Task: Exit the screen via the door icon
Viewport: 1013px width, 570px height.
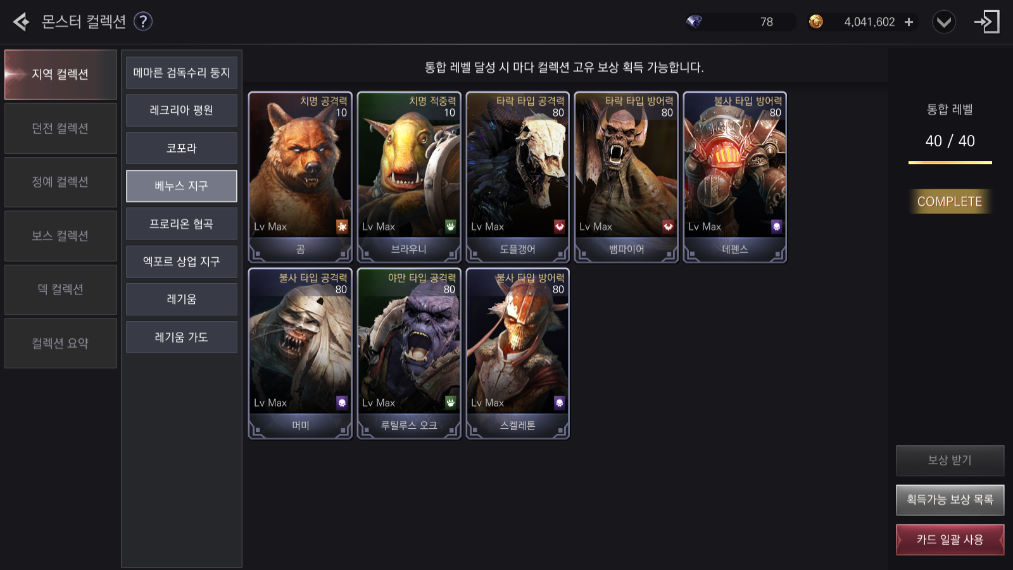Action: [x=987, y=22]
